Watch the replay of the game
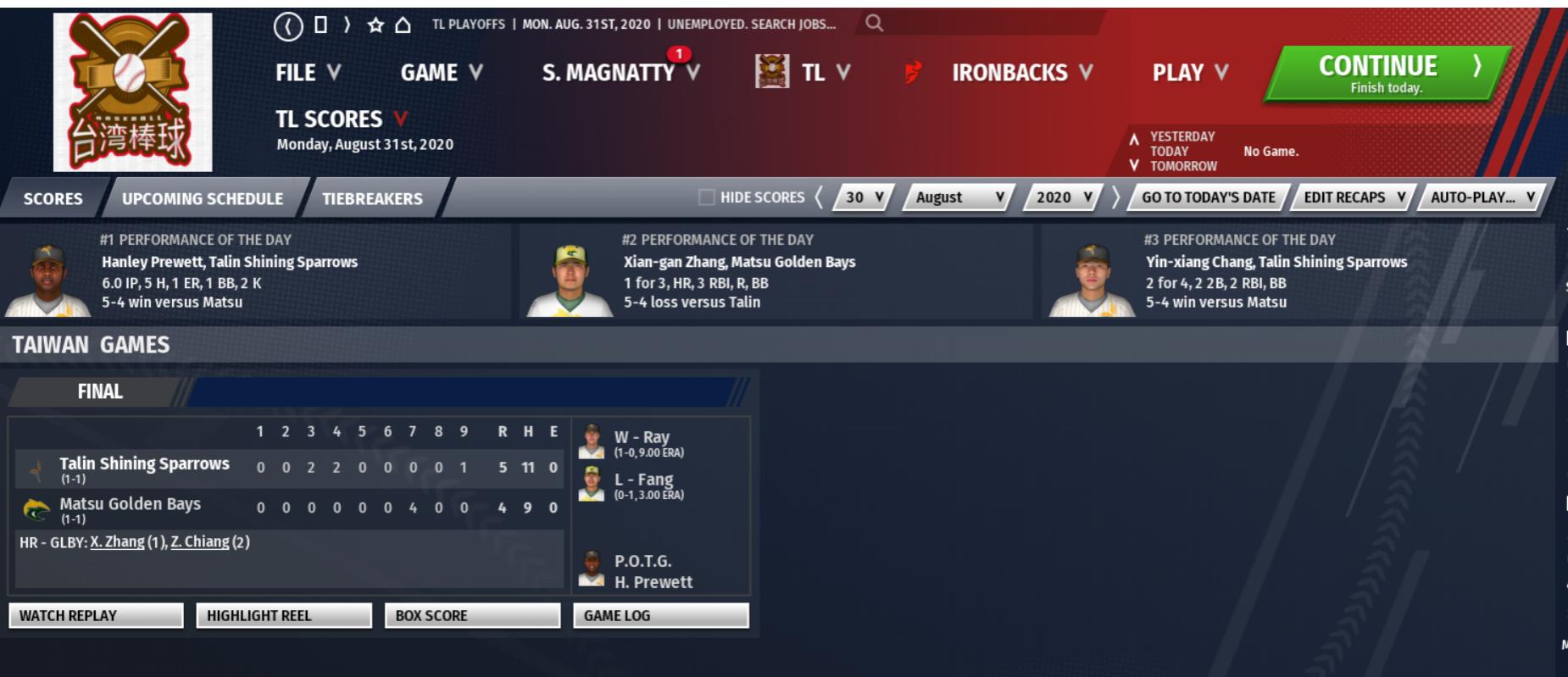This screenshot has height=677, width=1568. click(x=96, y=616)
